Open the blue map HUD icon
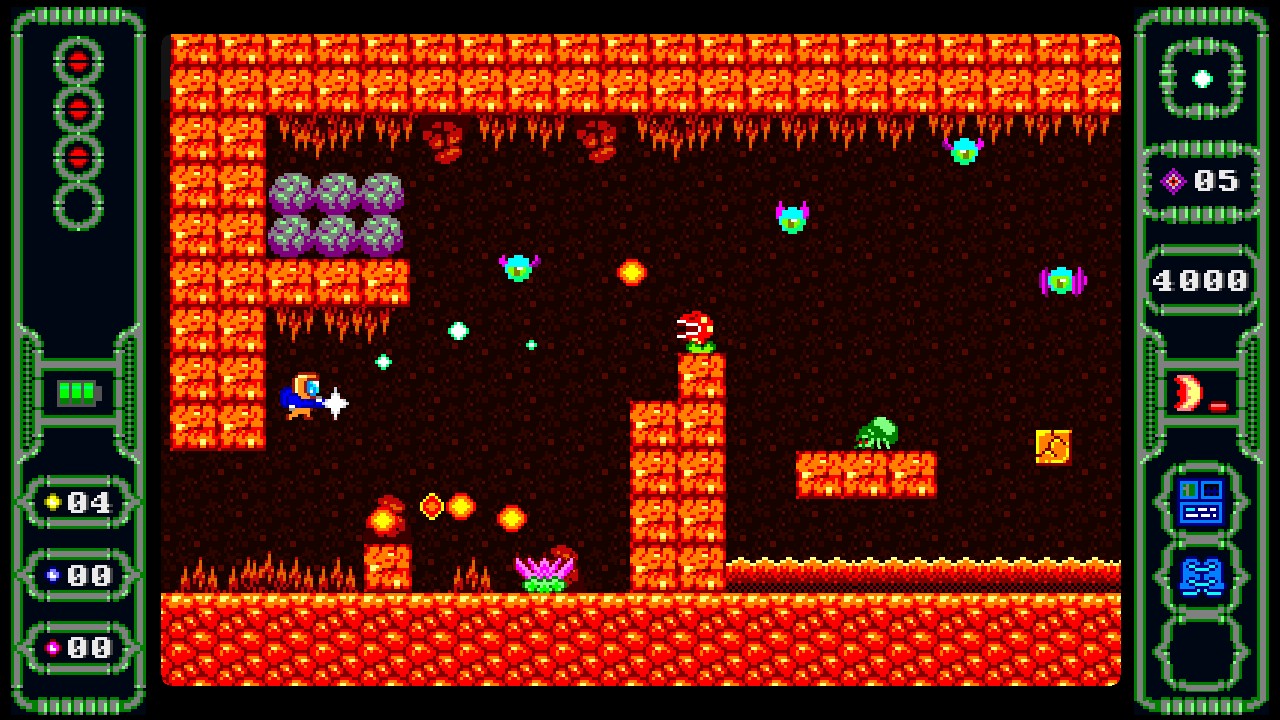Image resolution: width=1280 pixels, height=720 pixels. pos(1201,575)
